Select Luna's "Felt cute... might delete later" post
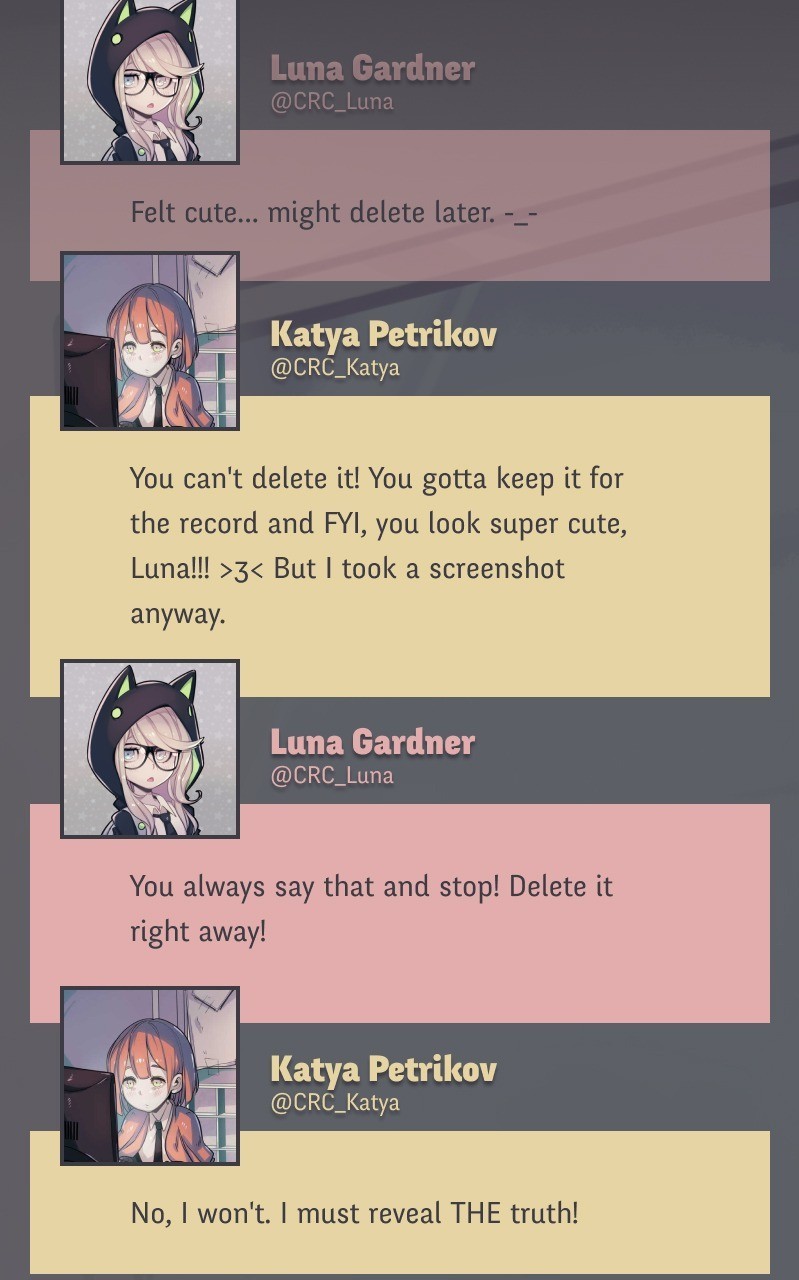The image size is (799, 1280). (335, 213)
